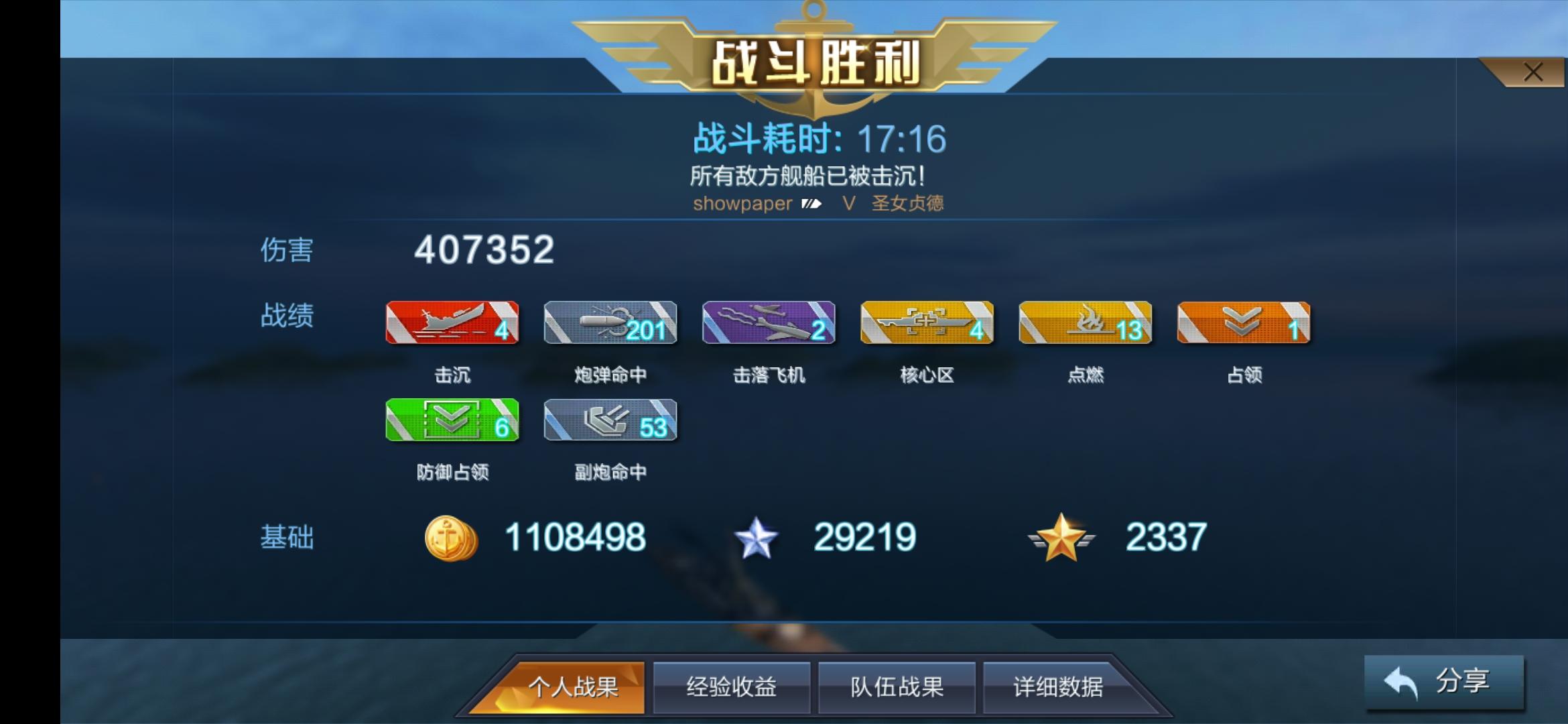Screen dimensions: 1568x724
Task: Click the 副炮命中 secondary battery hits icon
Action: [610, 421]
